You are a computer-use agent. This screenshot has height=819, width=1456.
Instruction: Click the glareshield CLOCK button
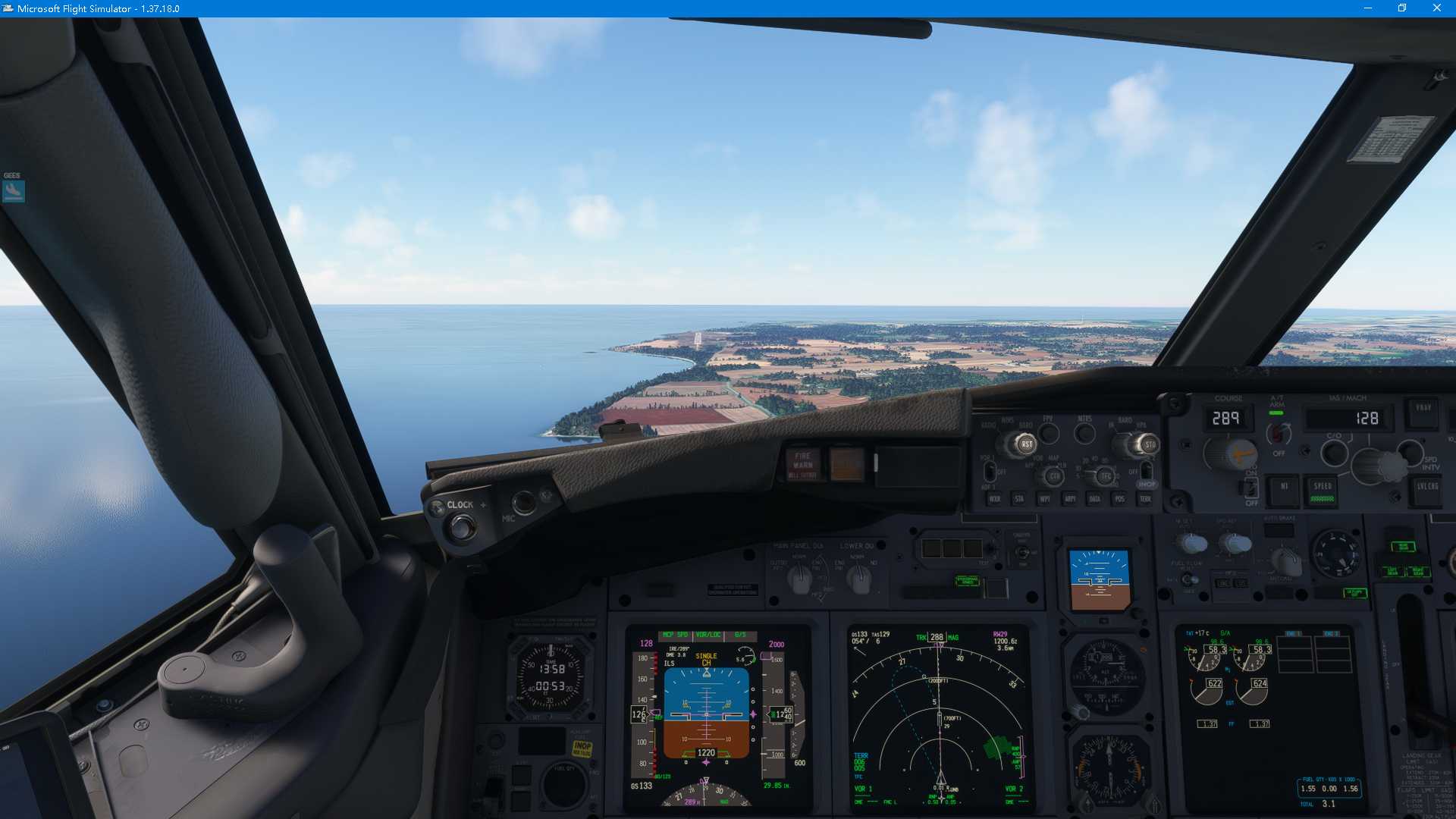tap(460, 525)
